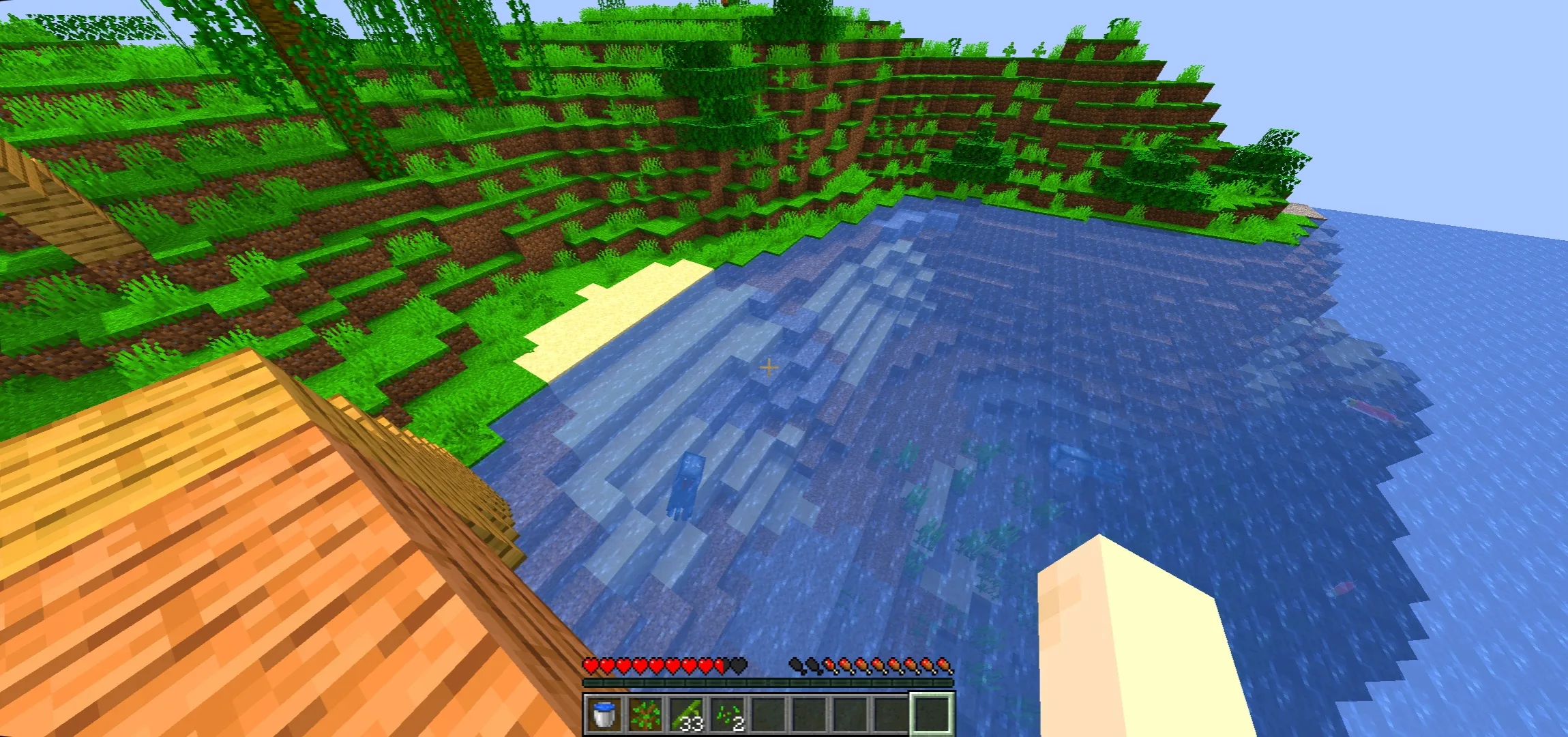Click the first empty hotbar slot after the seeds
Screen dimensions: 1568x737
pos(771,713)
